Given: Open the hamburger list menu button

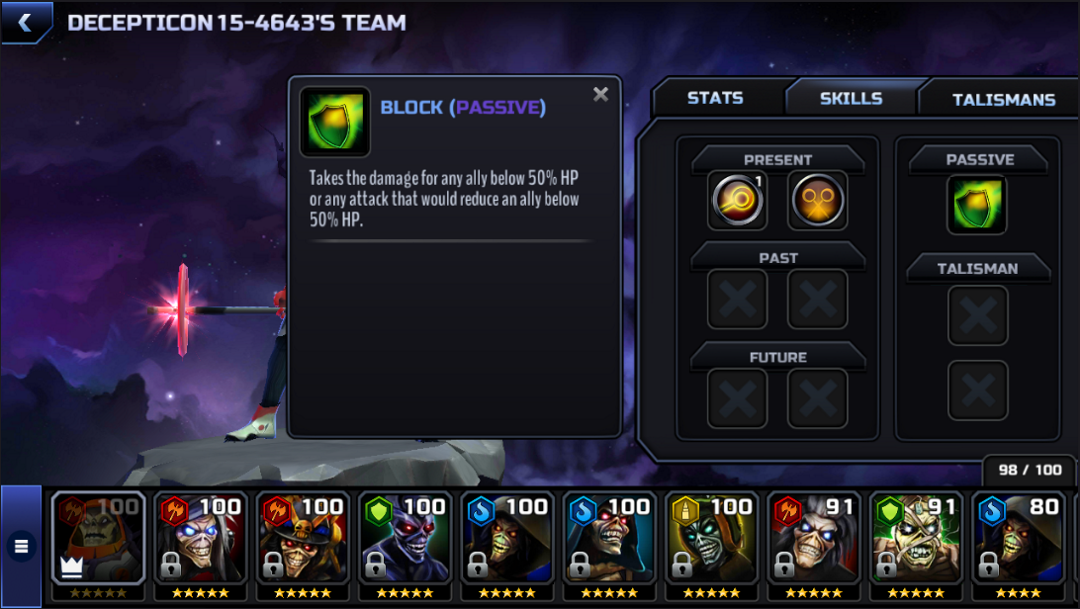Looking at the screenshot, I should pos(21,546).
